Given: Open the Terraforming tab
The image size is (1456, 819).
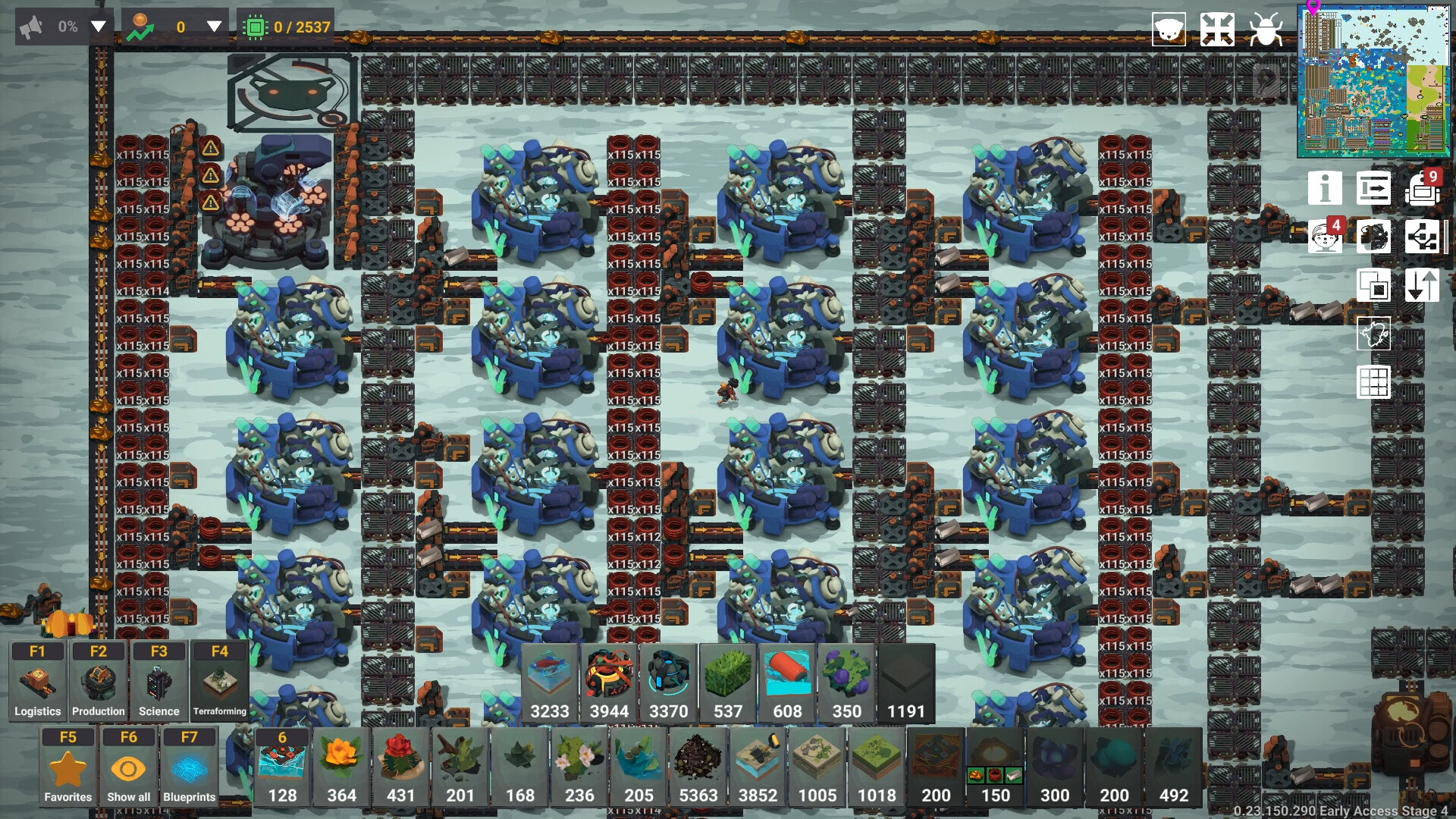Looking at the screenshot, I should (x=219, y=680).
